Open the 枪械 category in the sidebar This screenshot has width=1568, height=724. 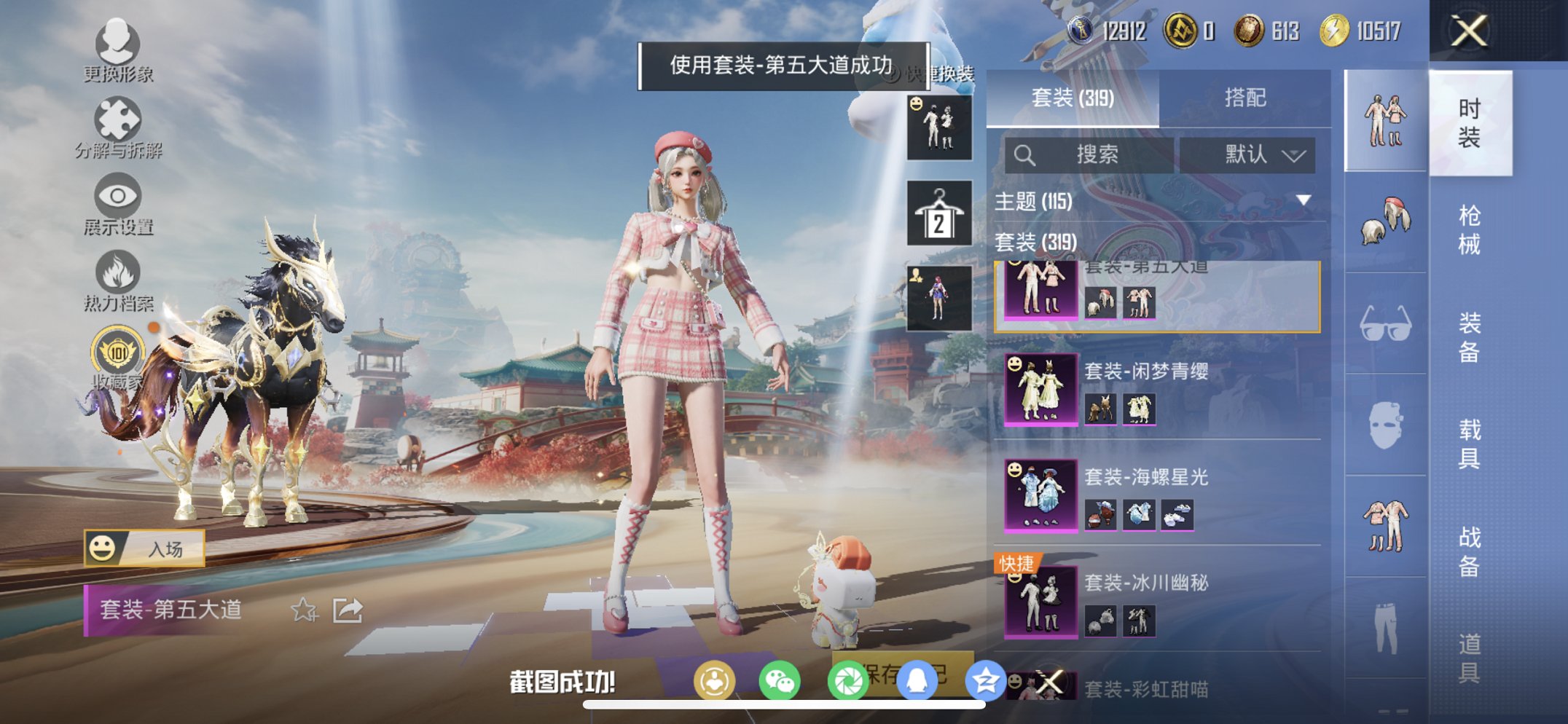pos(1471,229)
